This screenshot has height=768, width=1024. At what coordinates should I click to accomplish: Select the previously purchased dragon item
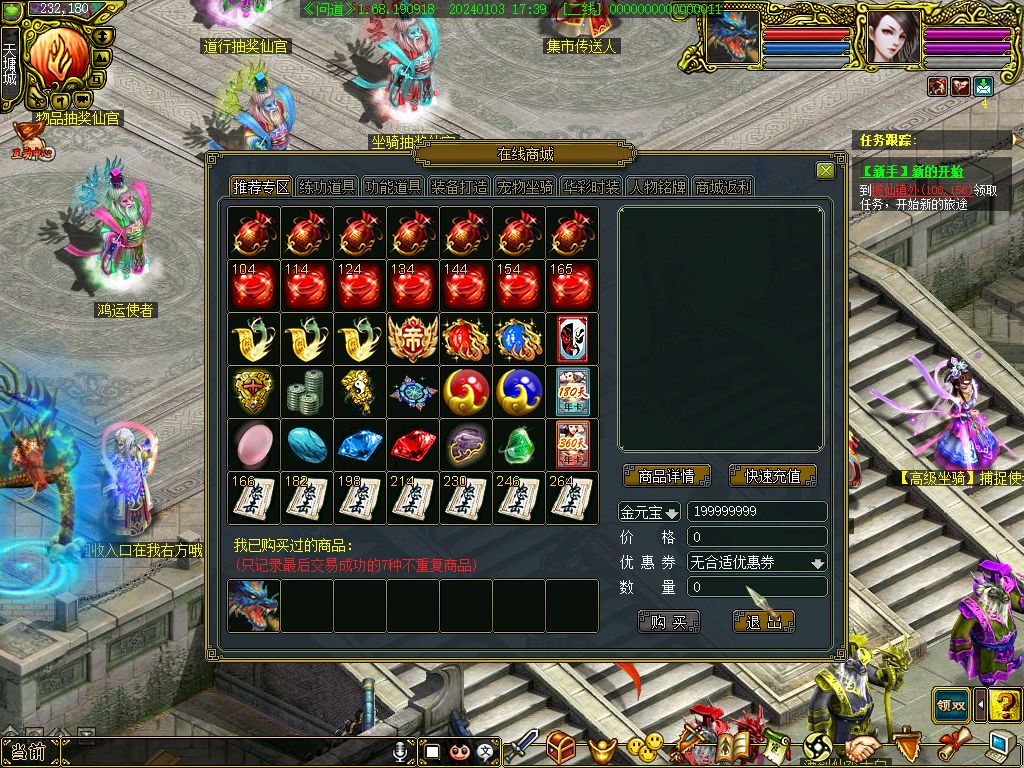pyautogui.click(x=253, y=606)
